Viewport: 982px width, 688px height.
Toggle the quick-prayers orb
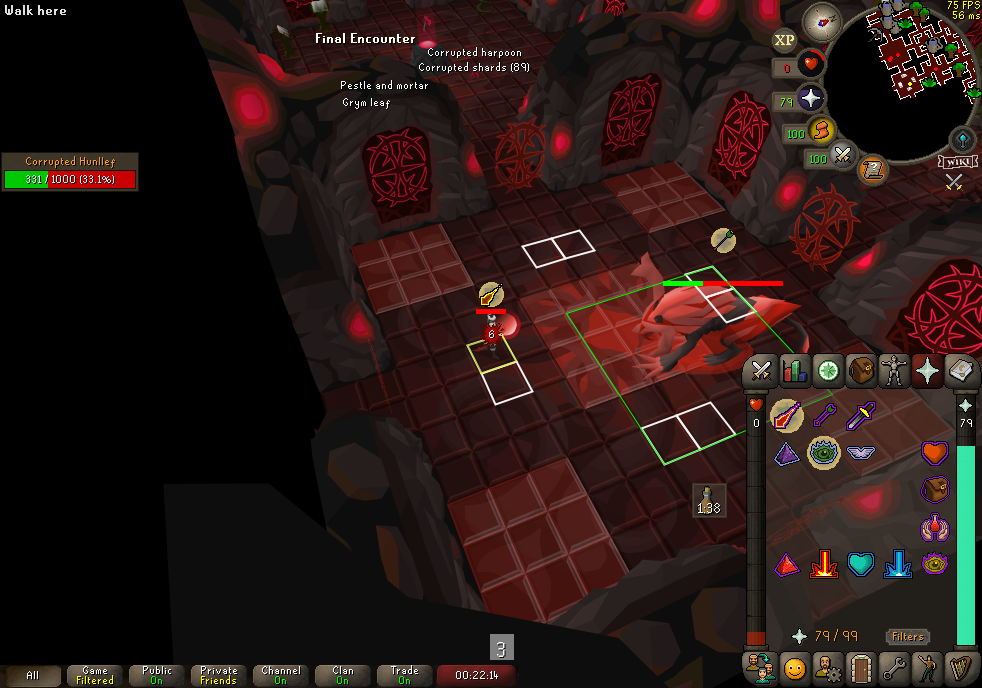click(x=809, y=99)
